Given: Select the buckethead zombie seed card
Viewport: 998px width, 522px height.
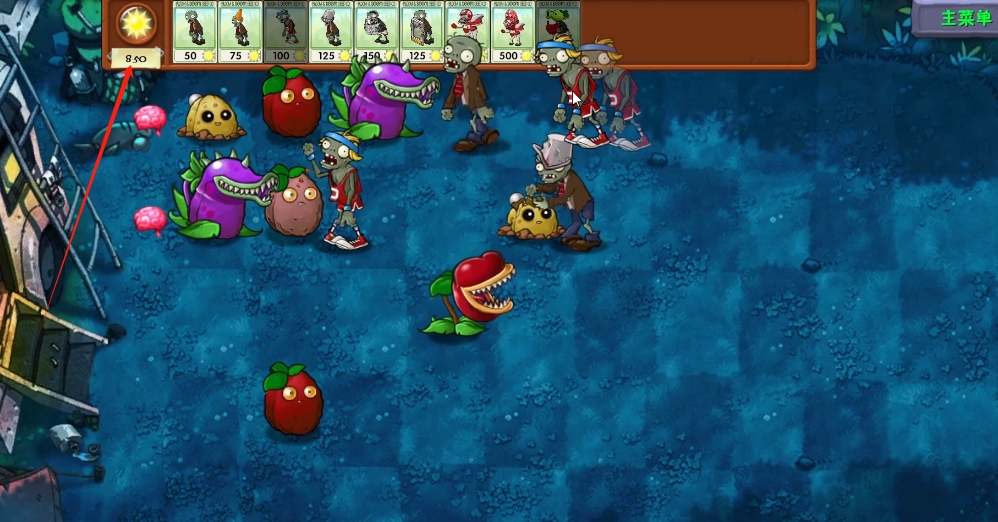Looking at the screenshot, I should 331,32.
